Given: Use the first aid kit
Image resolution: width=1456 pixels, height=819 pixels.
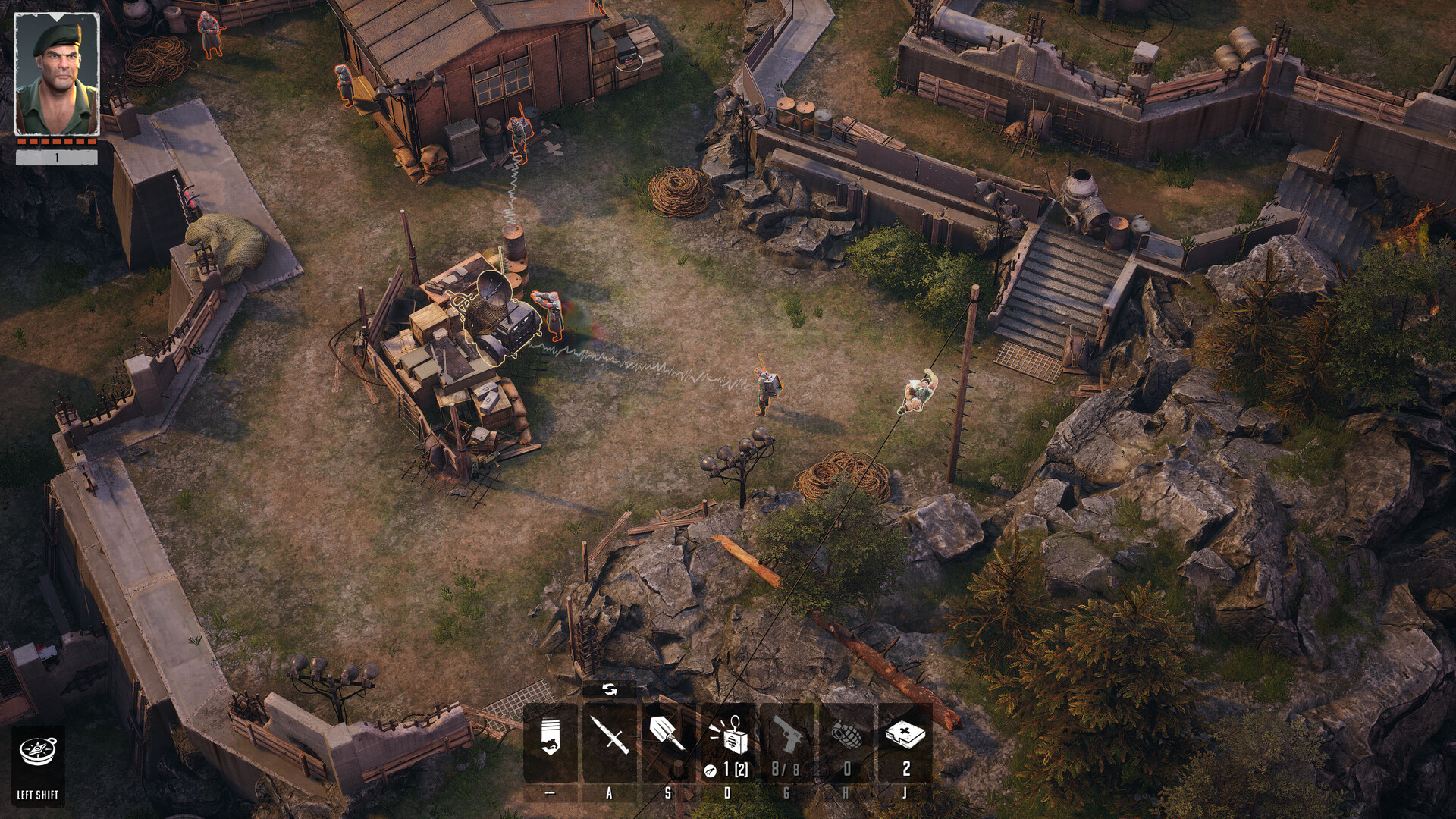Looking at the screenshot, I should click(907, 735).
